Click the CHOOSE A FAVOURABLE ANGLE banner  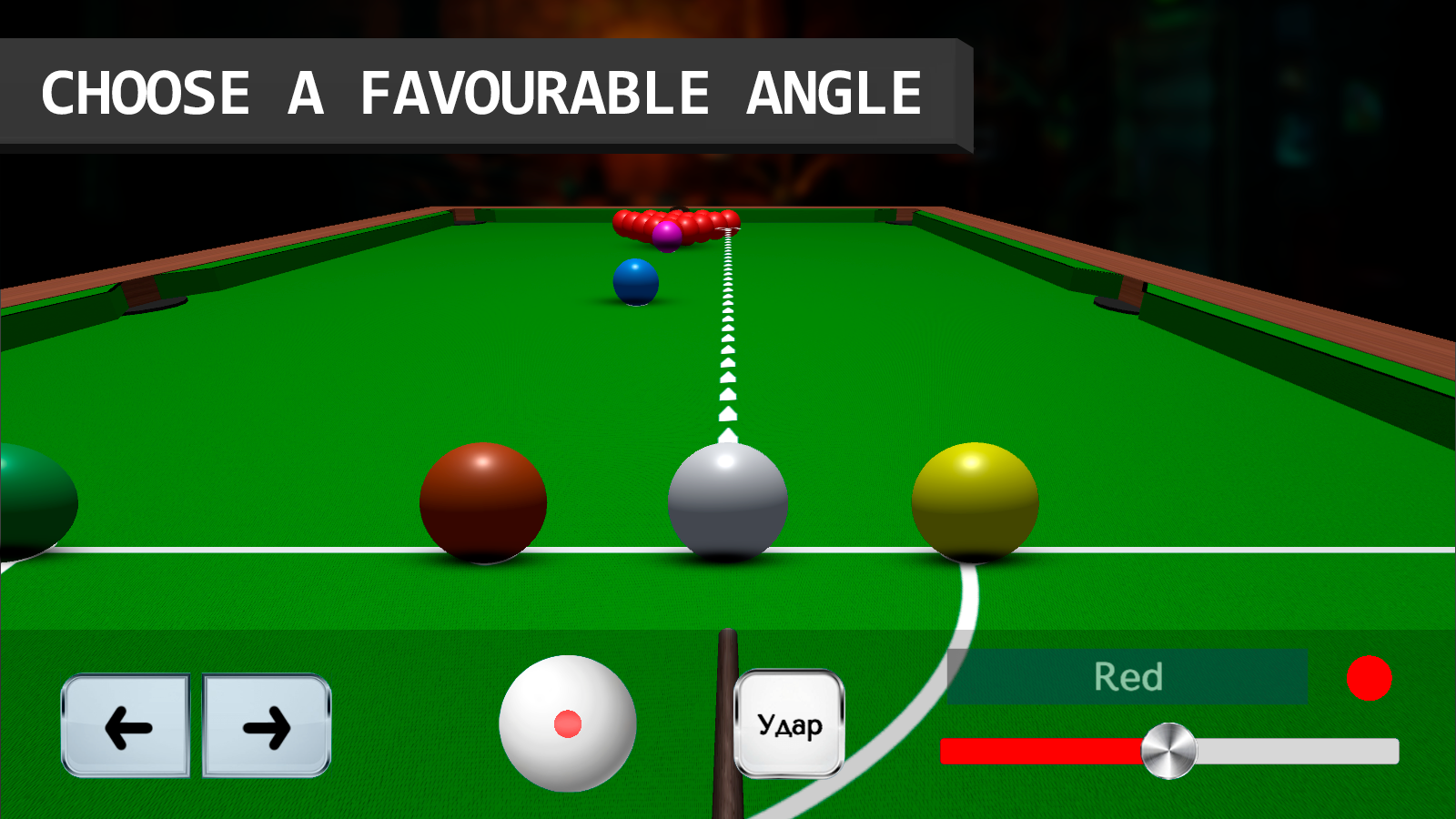pos(482,91)
